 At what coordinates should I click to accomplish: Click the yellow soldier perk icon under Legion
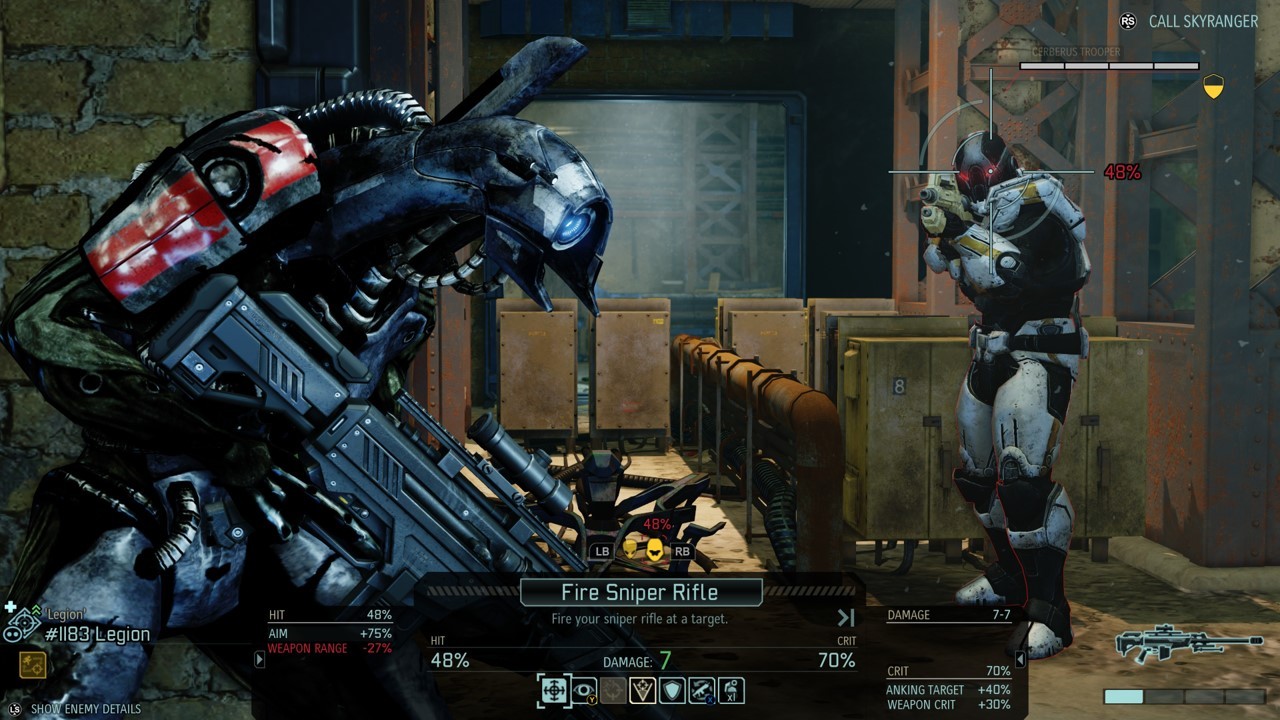[x=31, y=665]
